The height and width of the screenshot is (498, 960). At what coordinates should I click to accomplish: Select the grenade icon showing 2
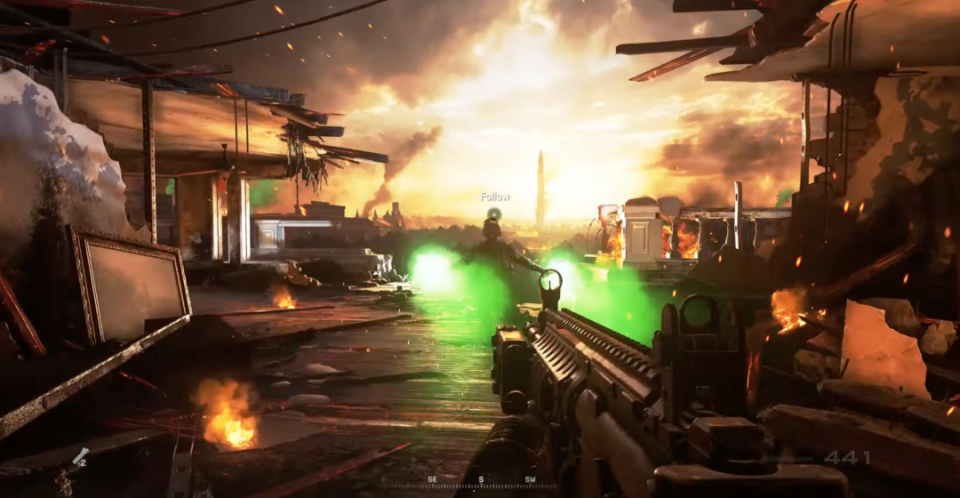[80, 458]
